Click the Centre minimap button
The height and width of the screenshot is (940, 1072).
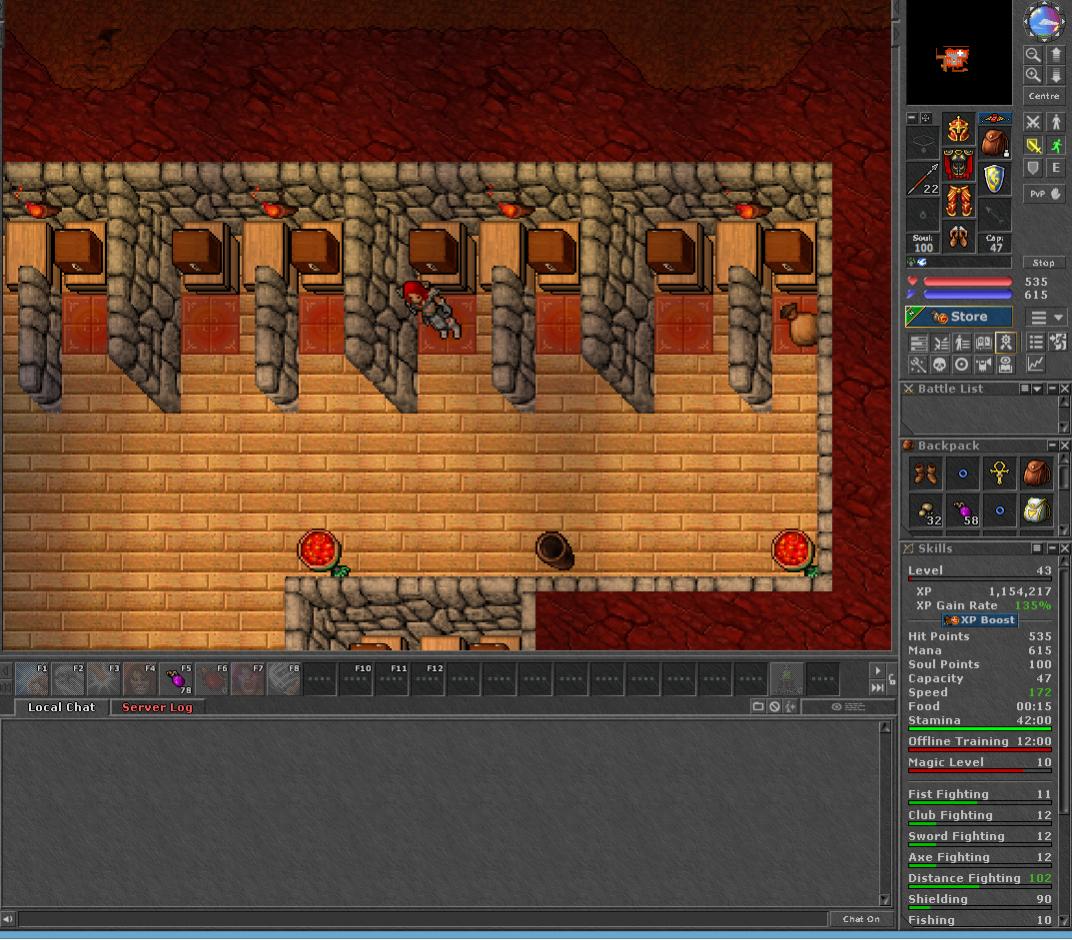pos(1043,96)
